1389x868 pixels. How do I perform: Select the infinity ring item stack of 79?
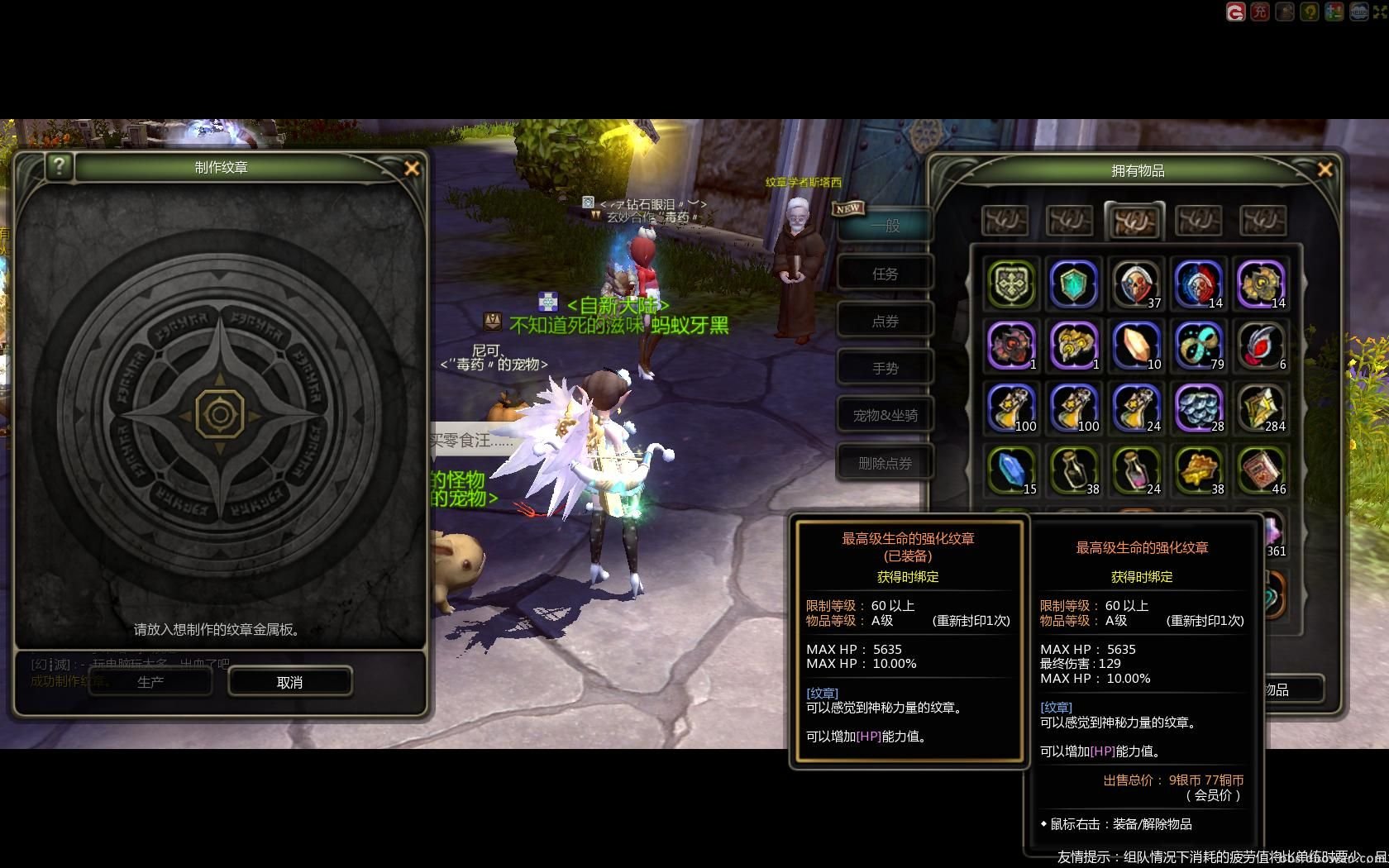coord(1198,346)
